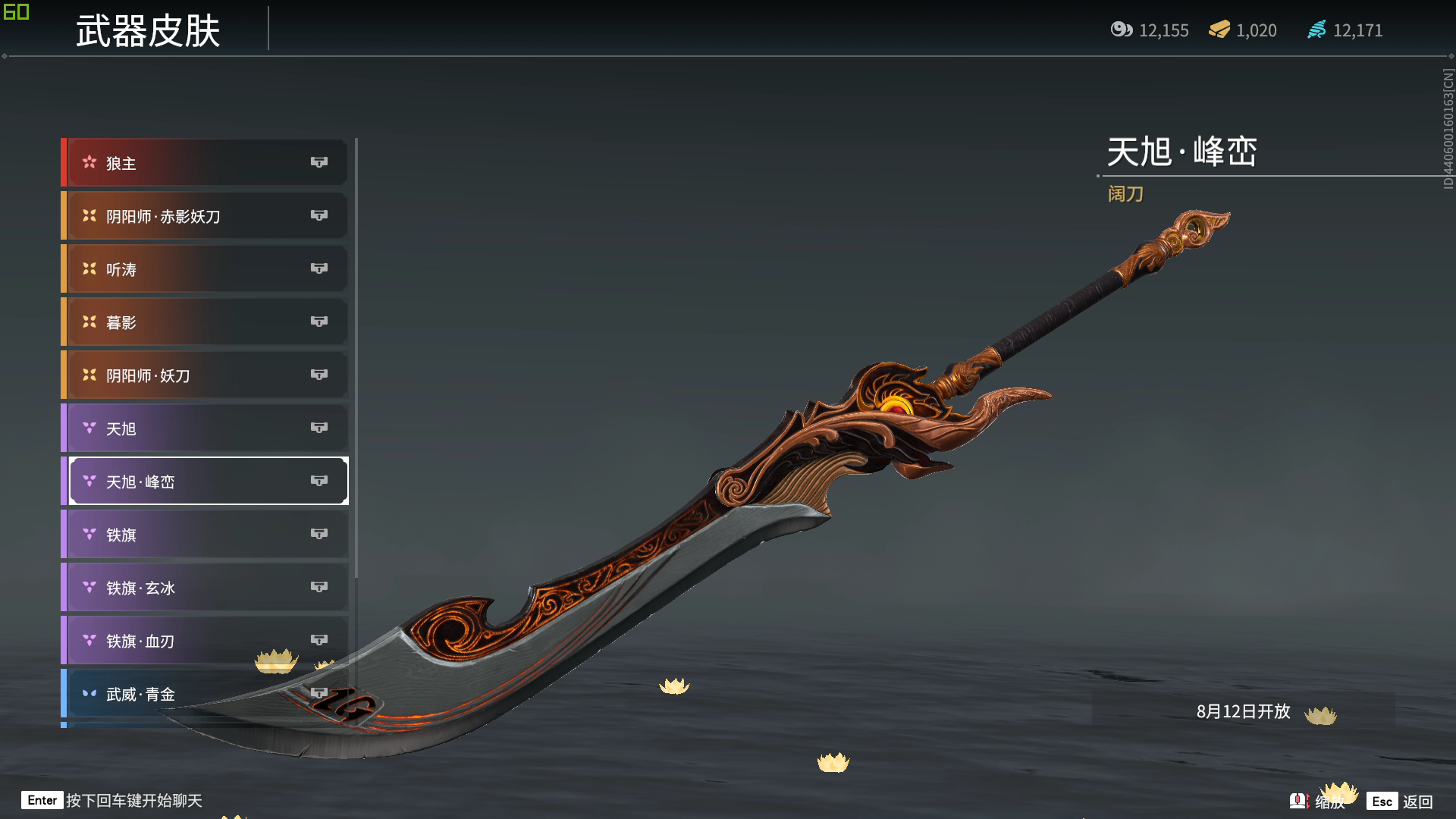
Task: Click the 8月12日开放 availability button
Action: tap(1243, 711)
